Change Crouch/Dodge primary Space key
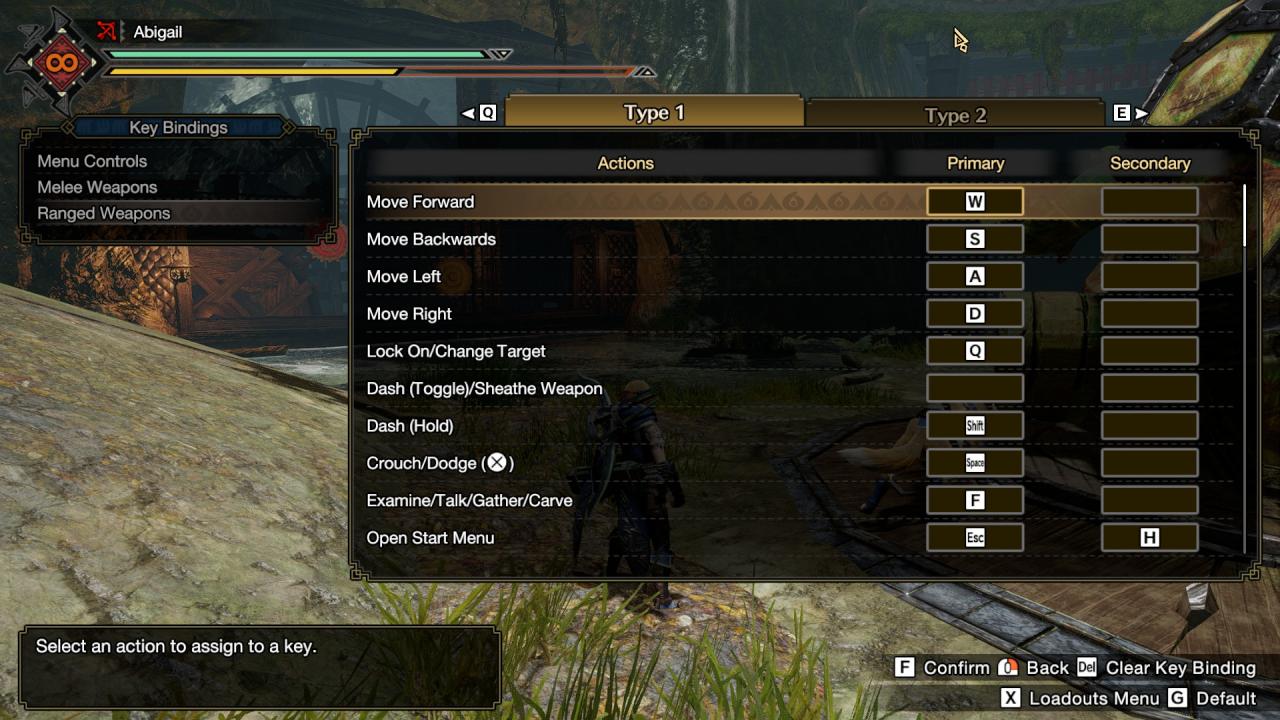 pos(975,463)
